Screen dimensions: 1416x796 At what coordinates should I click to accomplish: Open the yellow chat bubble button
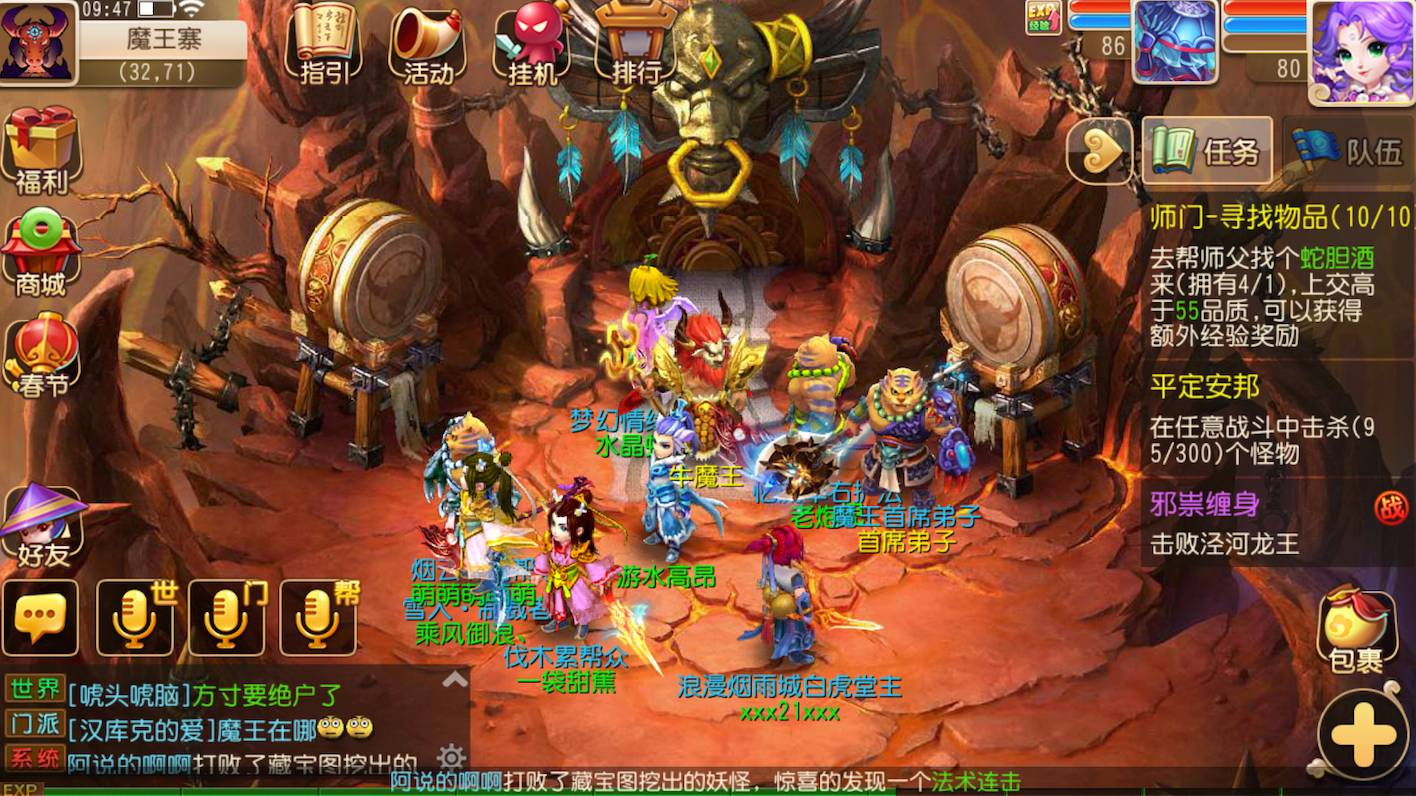pos(40,618)
